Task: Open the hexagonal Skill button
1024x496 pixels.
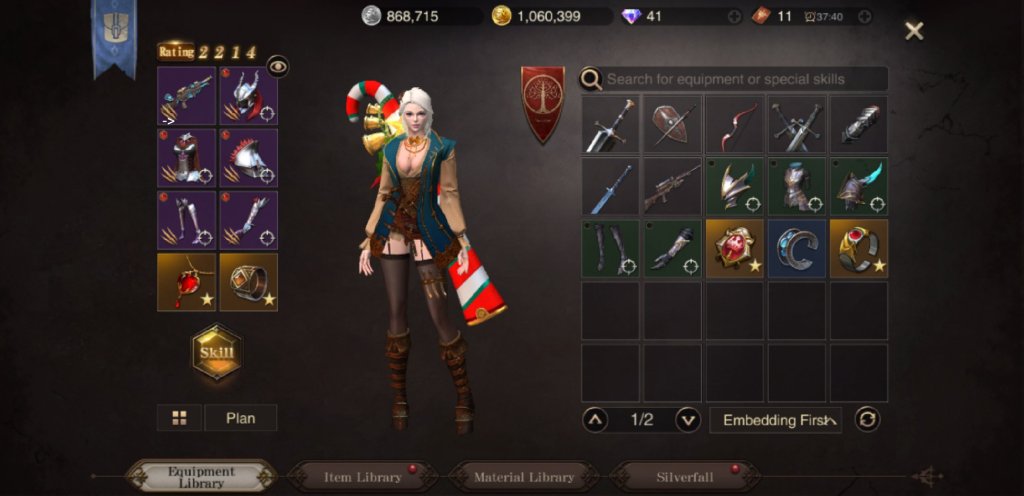Action: point(217,353)
